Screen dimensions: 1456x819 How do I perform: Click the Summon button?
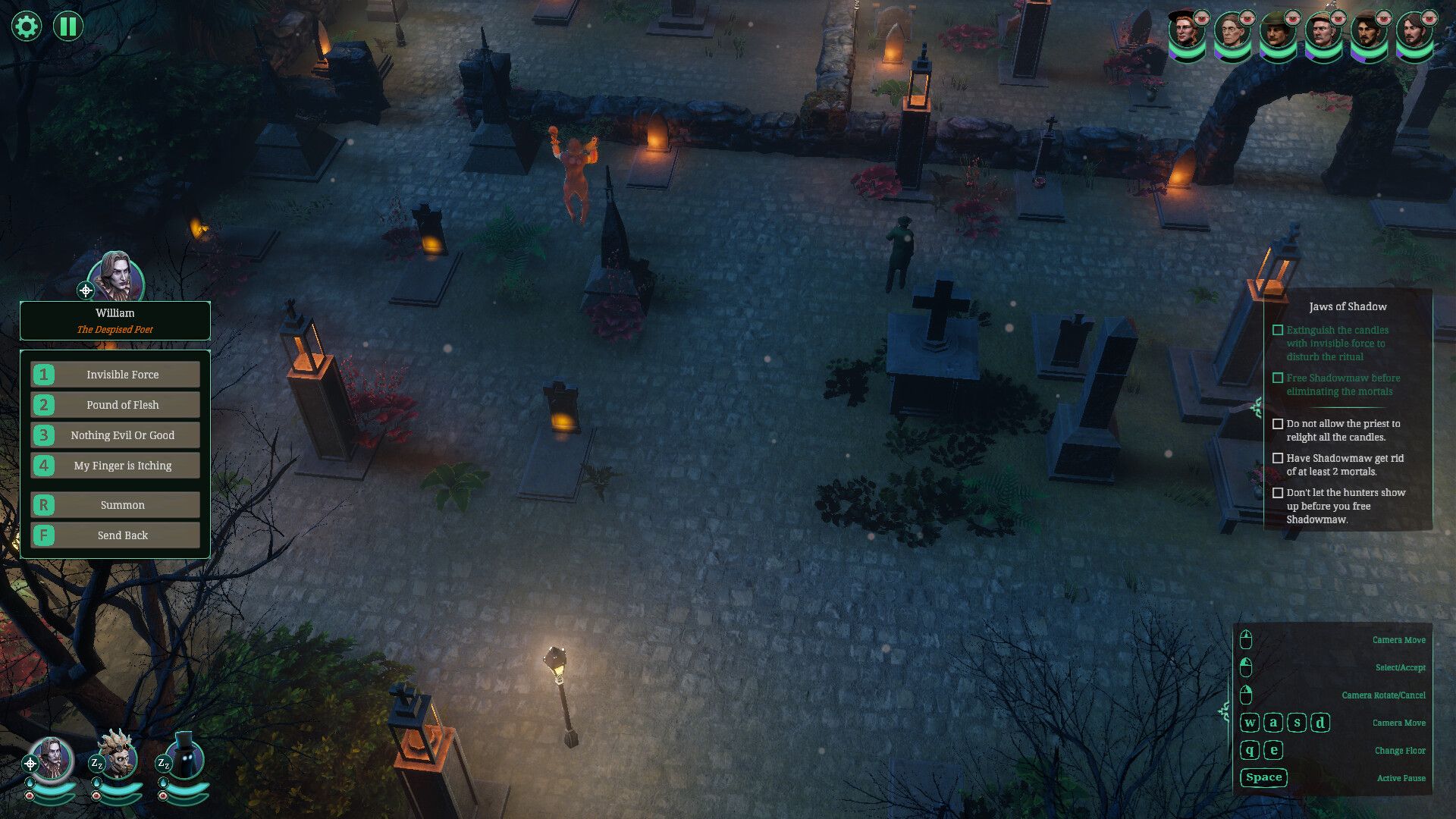pos(115,505)
